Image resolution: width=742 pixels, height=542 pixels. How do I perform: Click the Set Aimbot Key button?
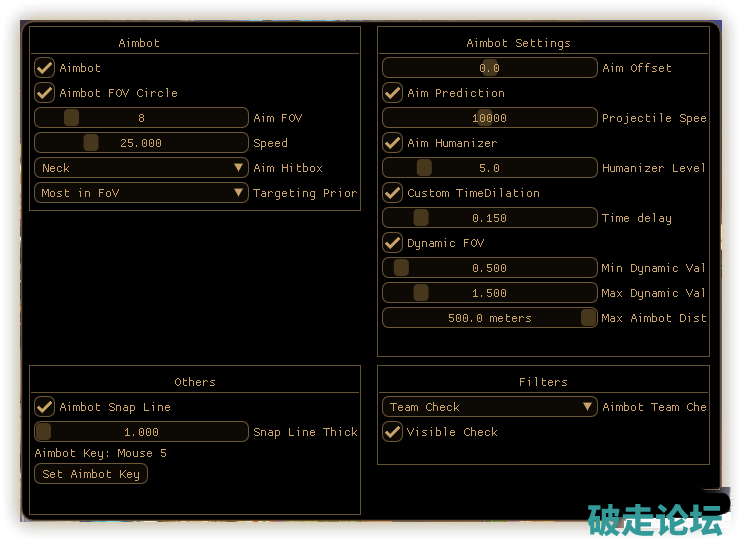coord(91,474)
